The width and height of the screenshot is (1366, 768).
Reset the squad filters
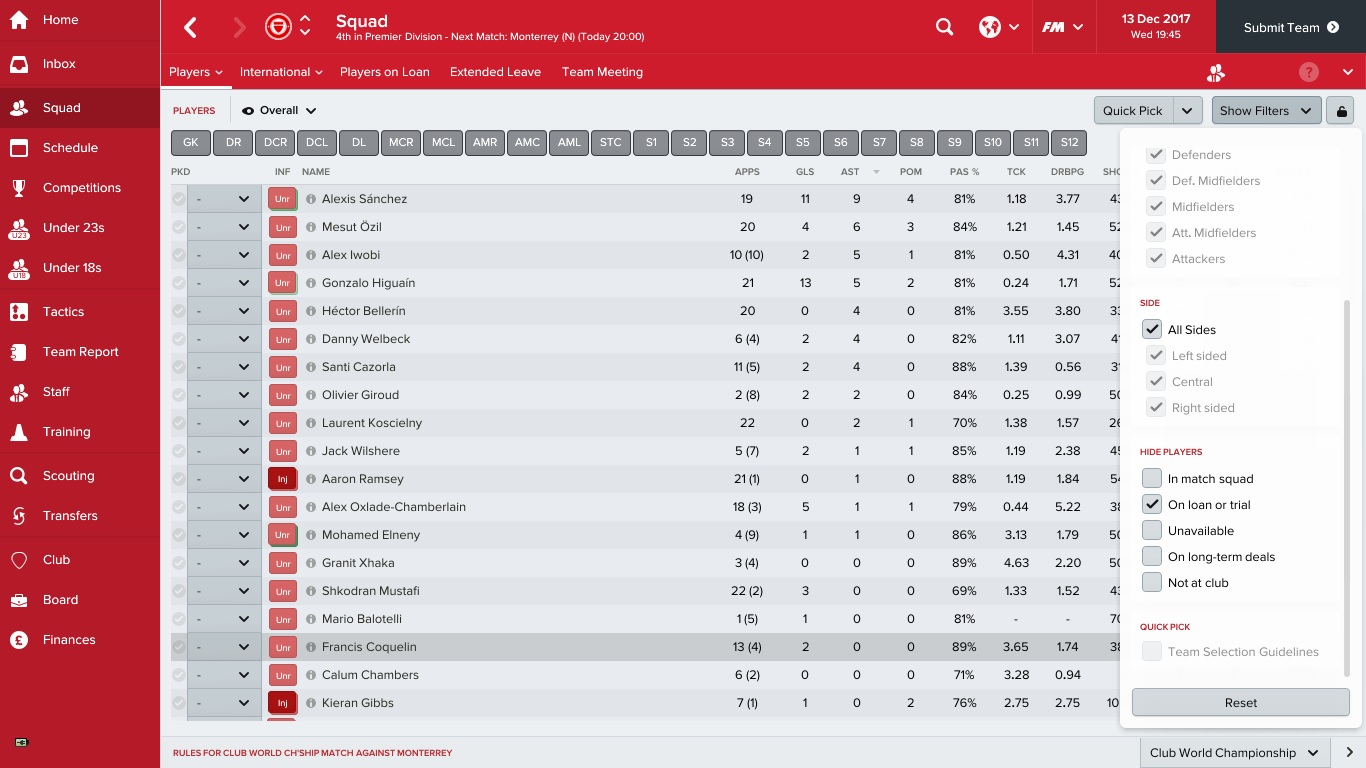[1240, 703]
